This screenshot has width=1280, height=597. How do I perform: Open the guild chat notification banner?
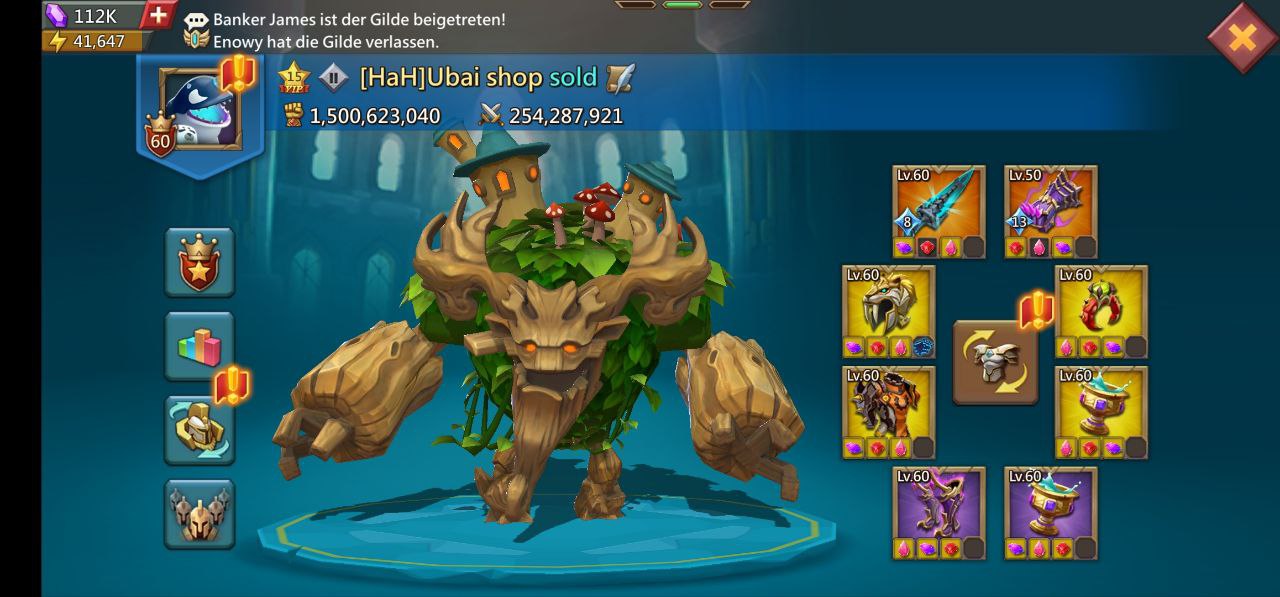pos(360,31)
